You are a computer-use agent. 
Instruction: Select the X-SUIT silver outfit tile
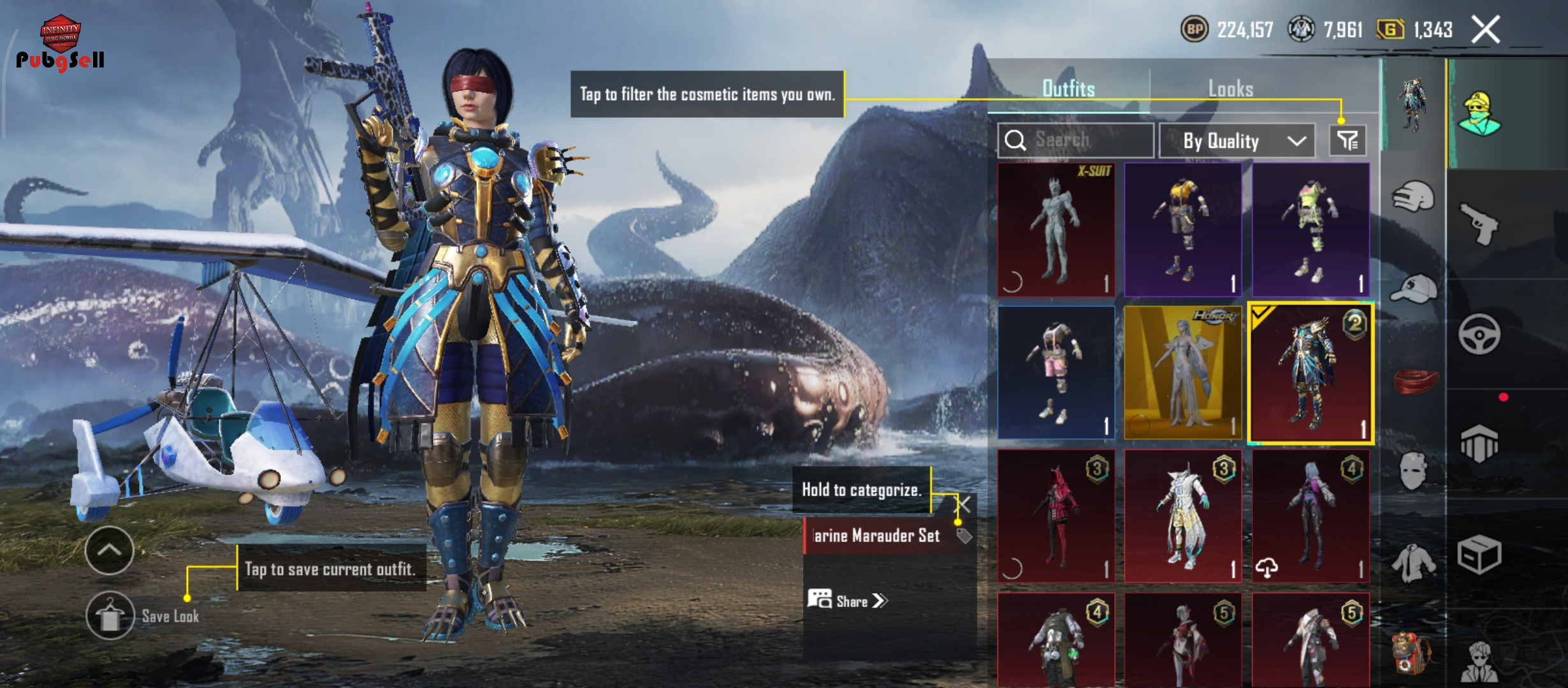pos(1056,230)
